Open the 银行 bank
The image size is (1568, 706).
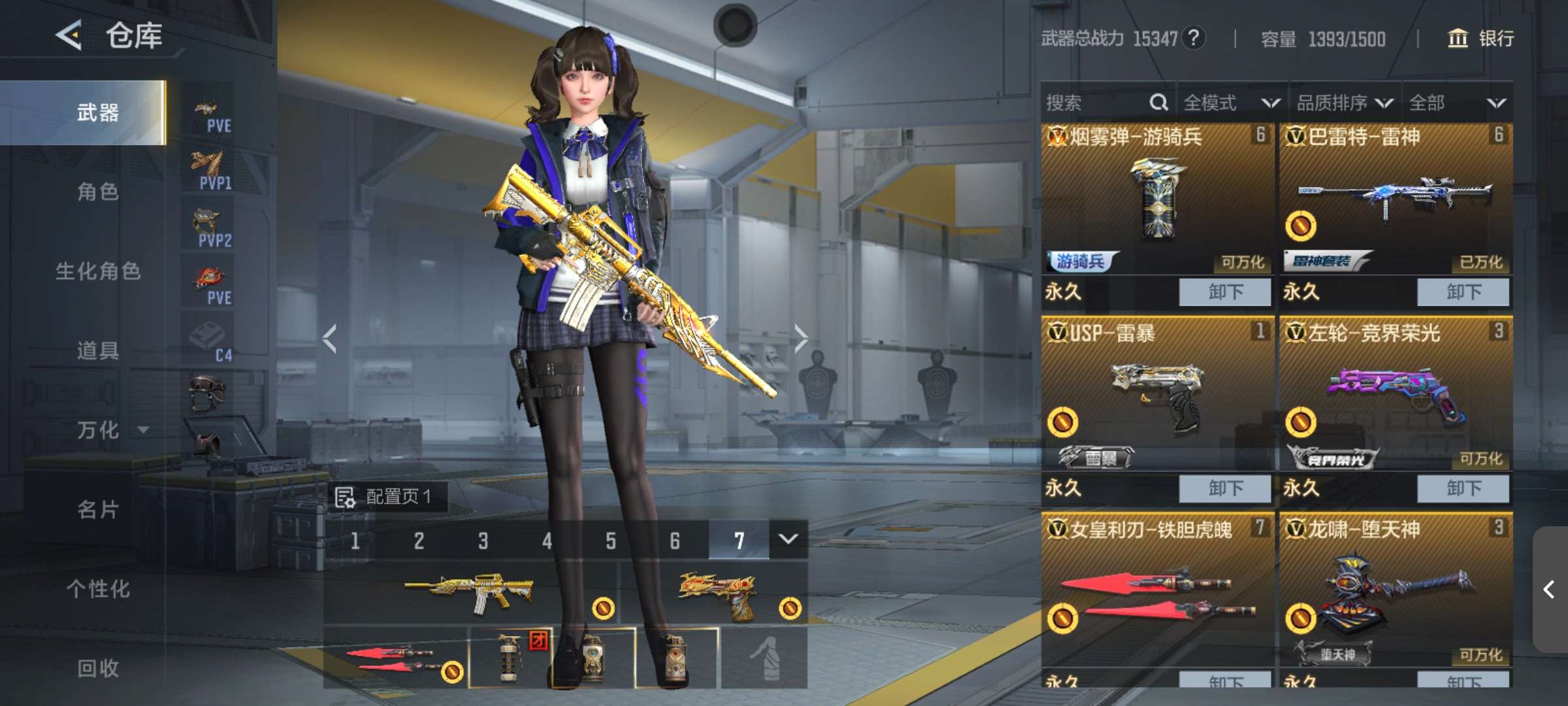click(x=1481, y=39)
